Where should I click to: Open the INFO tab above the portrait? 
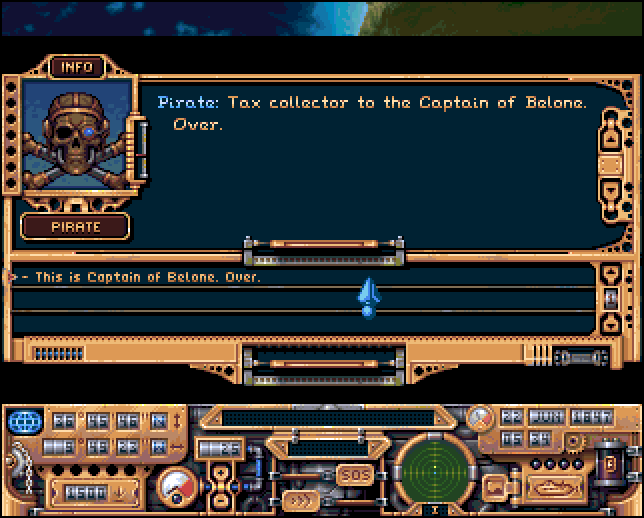pyautogui.click(x=76, y=67)
